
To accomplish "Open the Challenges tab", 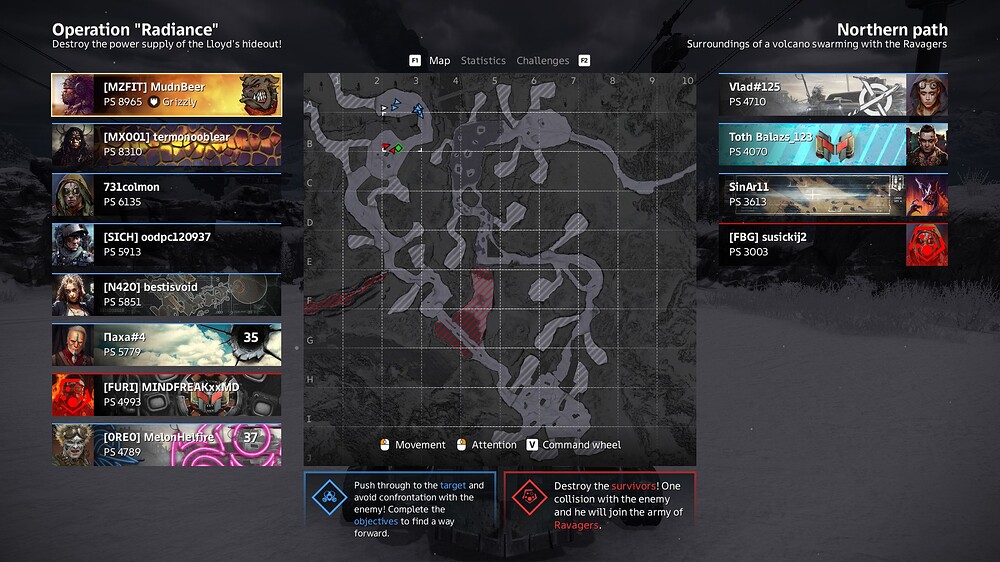I will pos(542,61).
